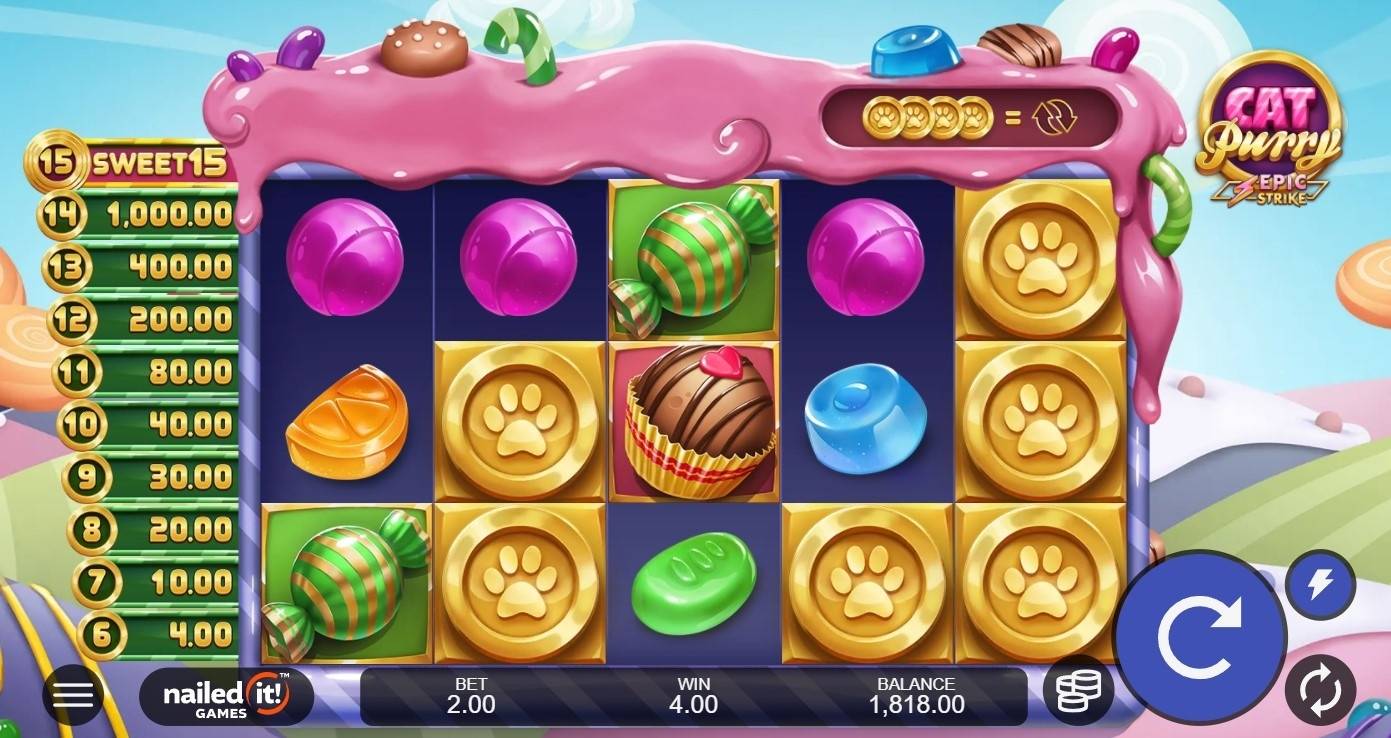
Task: Open the hamburger menu
Action: pyautogui.click(x=73, y=695)
